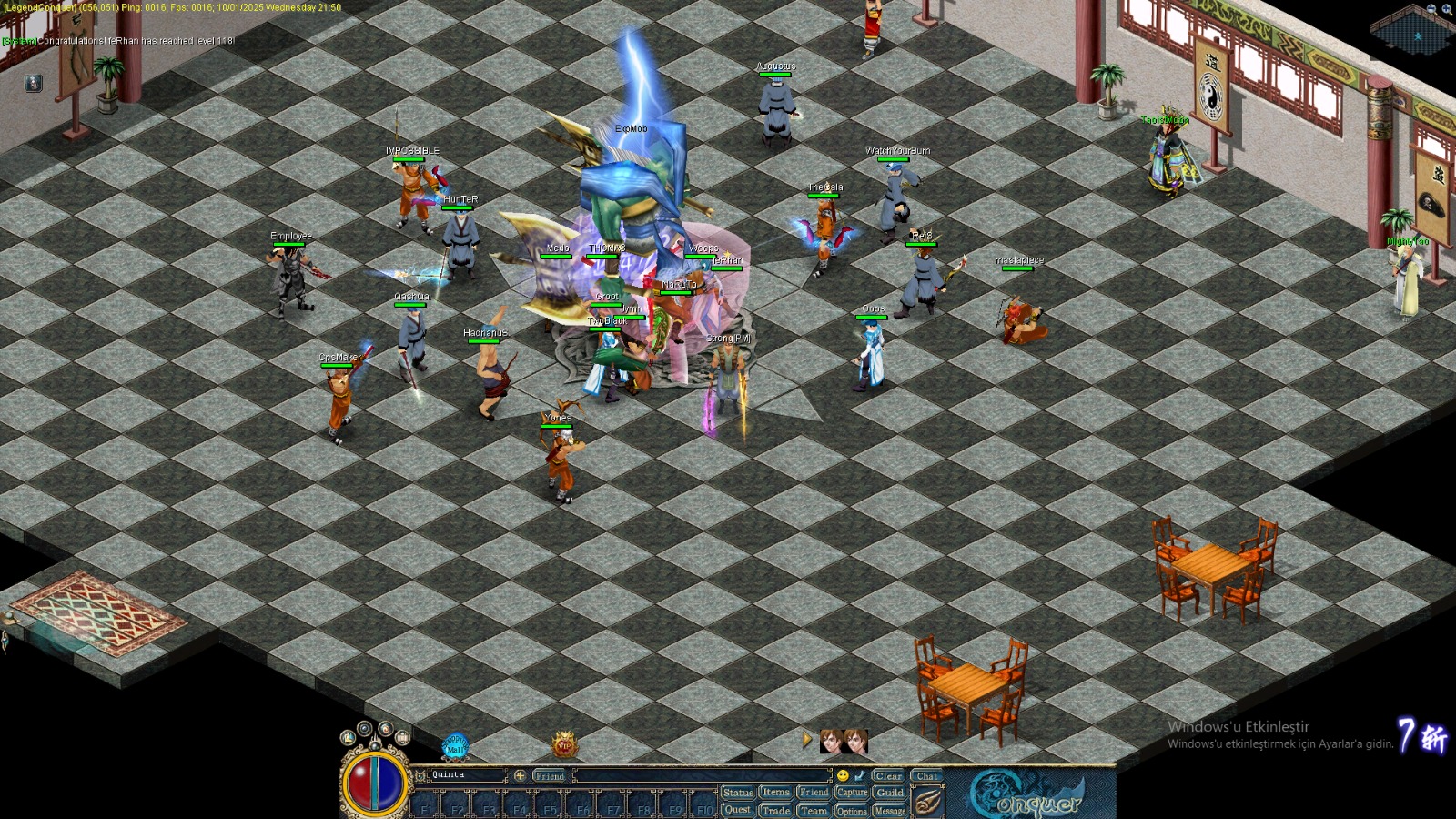Viewport: 1456px width, 819px height.
Task: Open the emoticon smiley picker in chat bar
Action: (x=843, y=775)
